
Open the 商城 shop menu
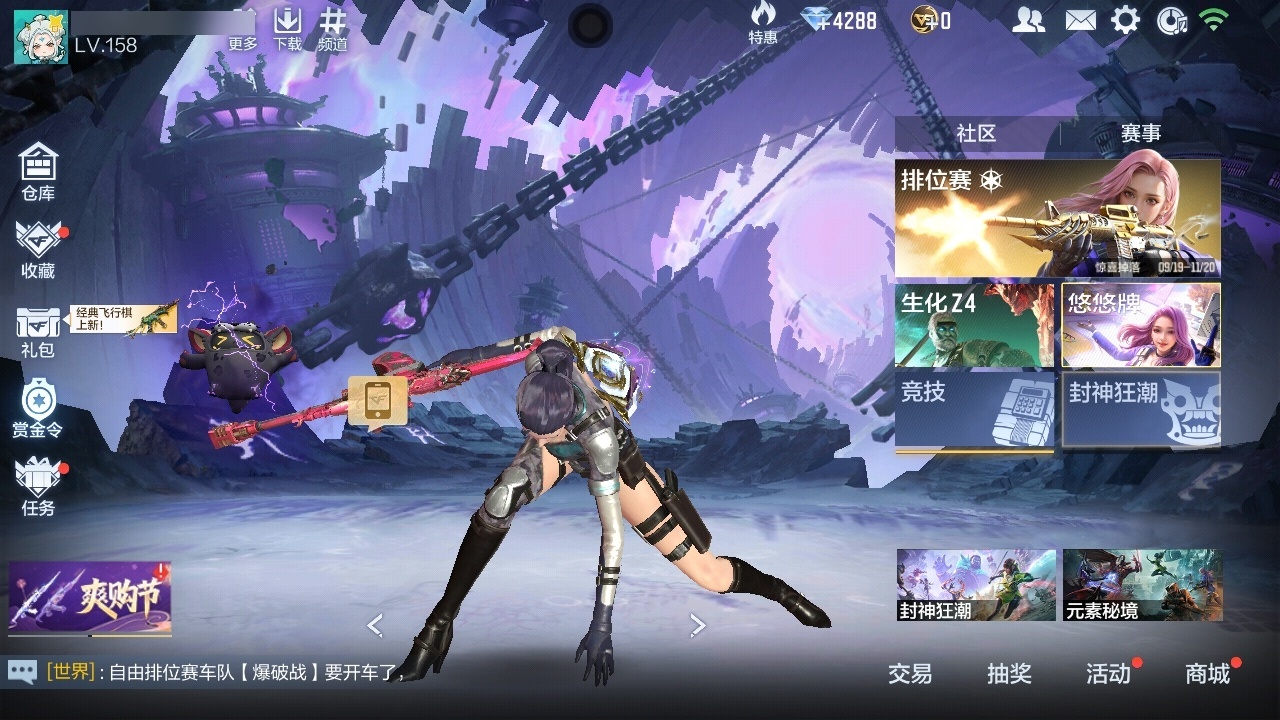pyautogui.click(x=1207, y=674)
